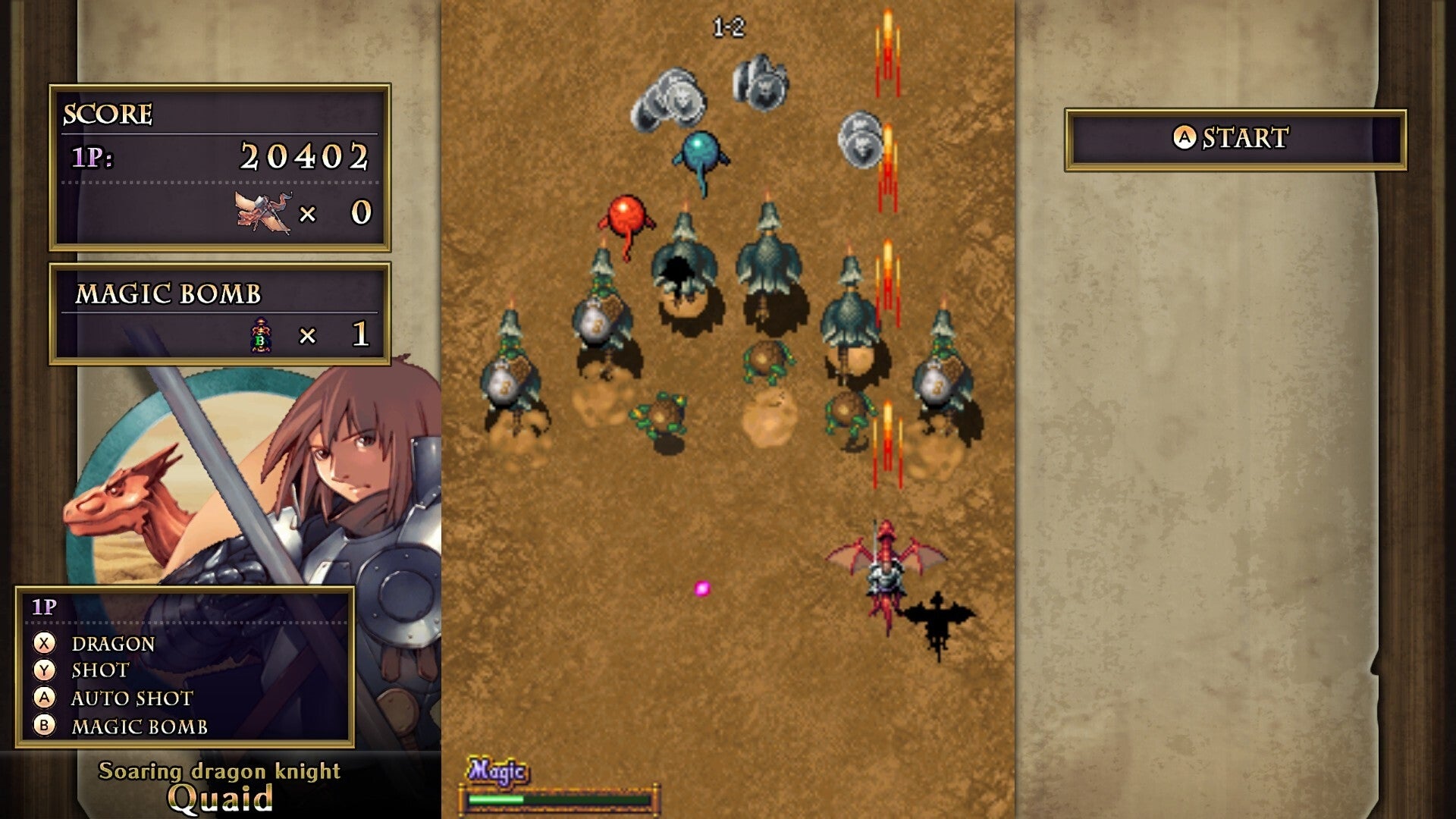
Task: Click the 1P score value 20402
Action: pyautogui.click(x=303, y=157)
